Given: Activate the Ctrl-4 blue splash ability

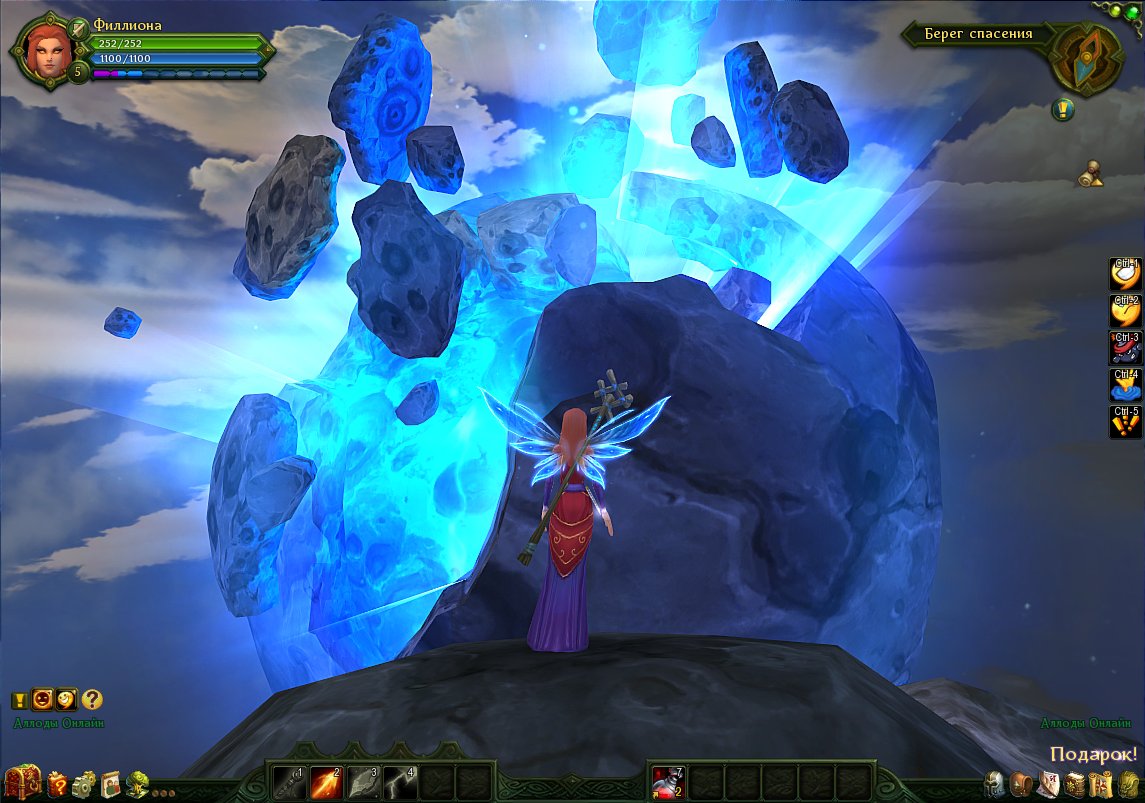Looking at the screenshot, I should click(x=1126, y=385).
